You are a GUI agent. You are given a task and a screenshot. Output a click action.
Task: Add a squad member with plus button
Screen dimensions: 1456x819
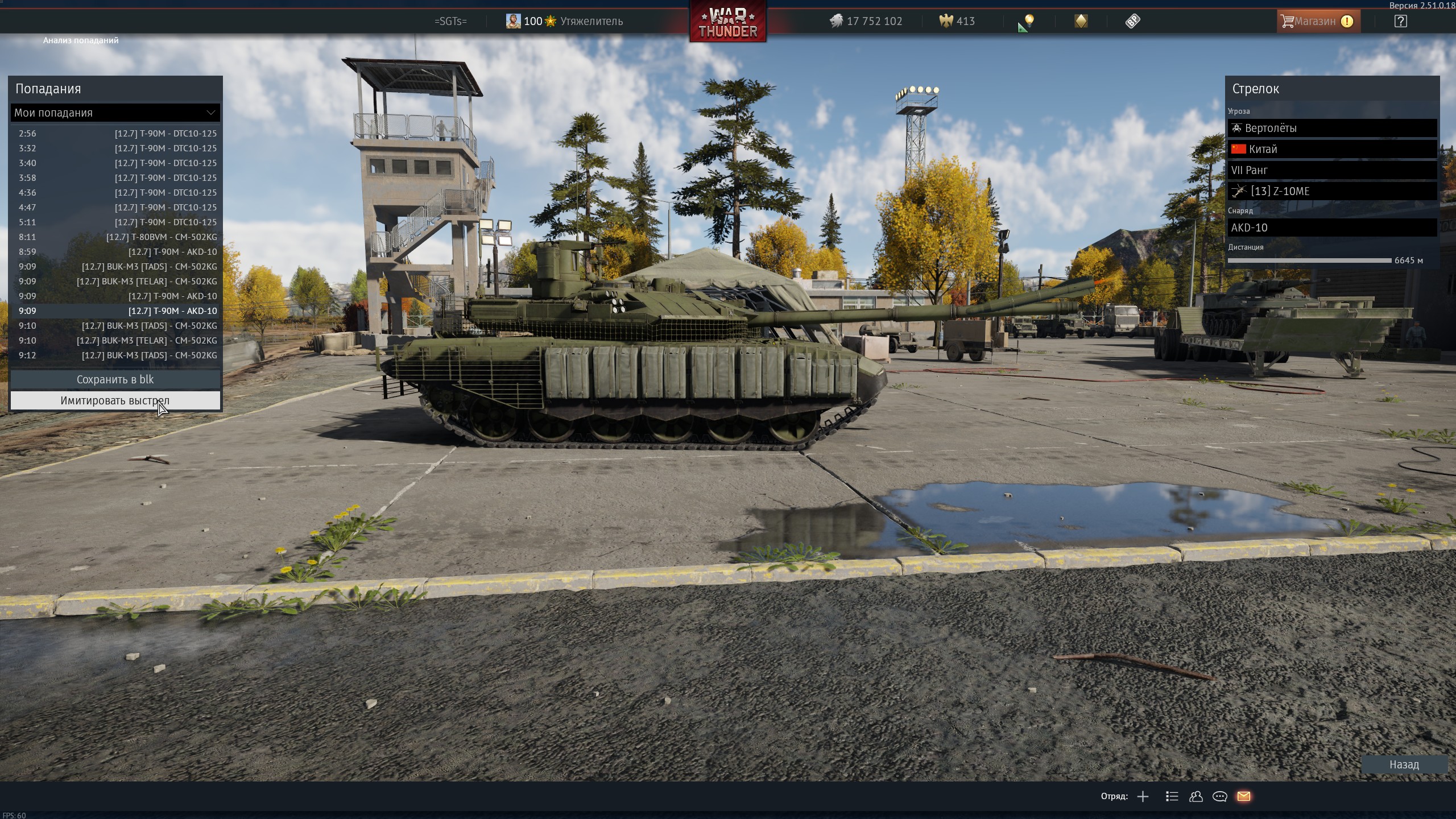[x=1143, y=796]
